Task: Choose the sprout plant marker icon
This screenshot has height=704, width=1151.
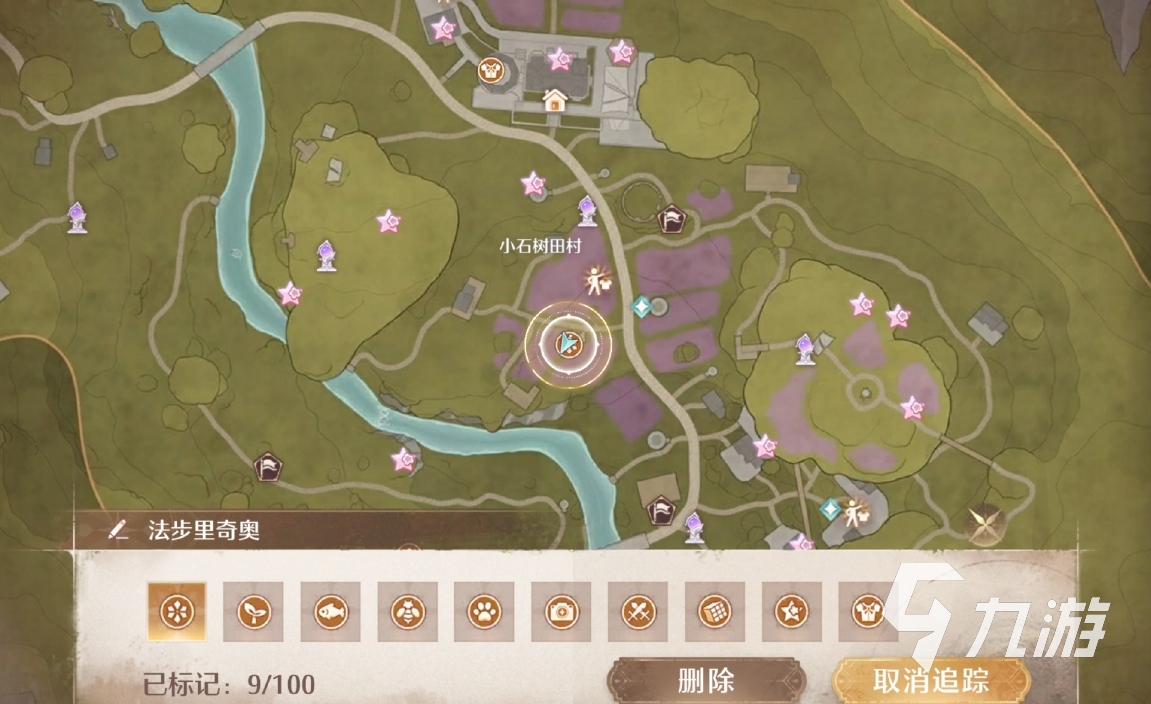Action: [253, 611]
